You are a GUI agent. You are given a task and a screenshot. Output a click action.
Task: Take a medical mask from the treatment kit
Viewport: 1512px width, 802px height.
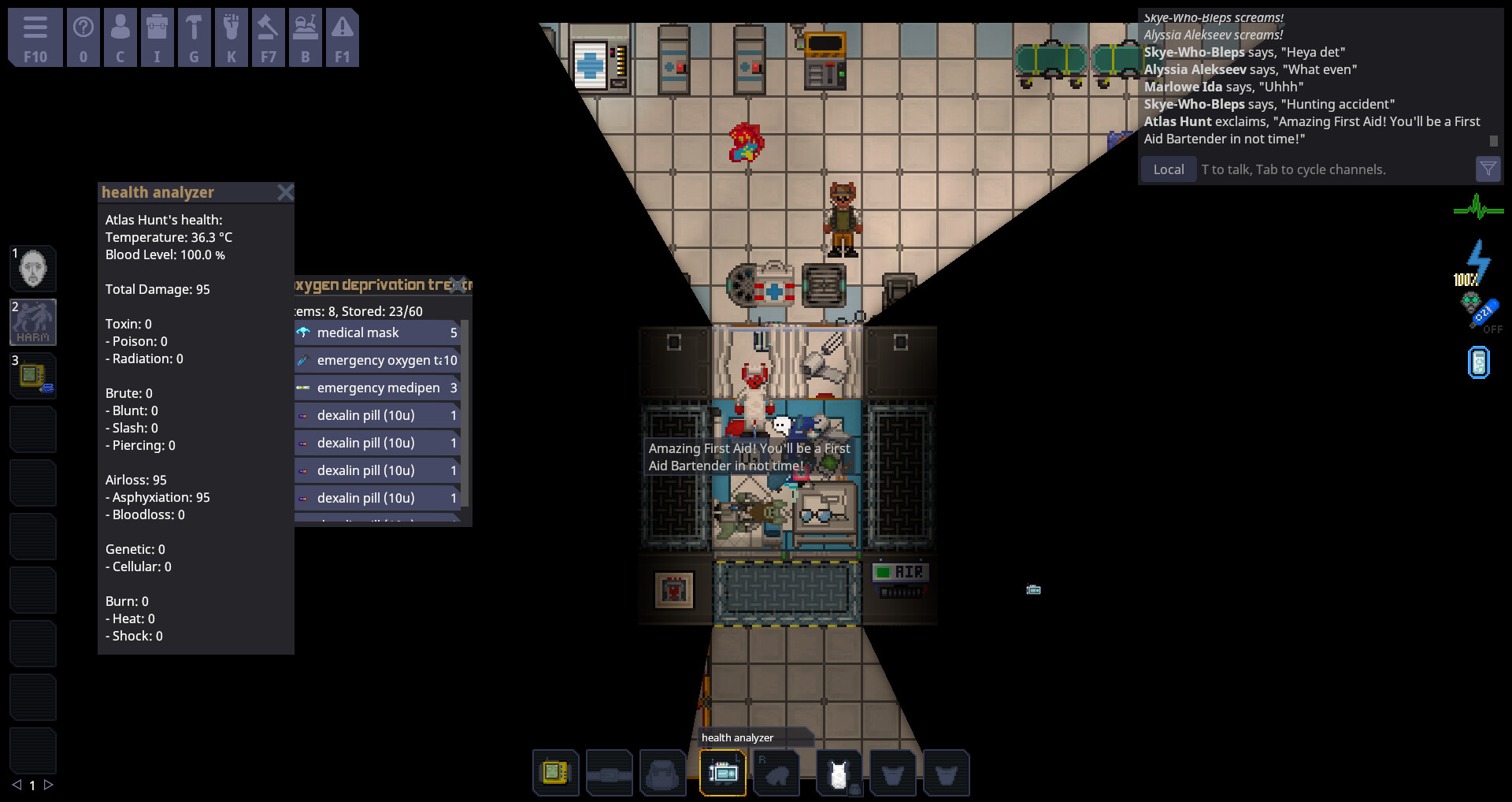click(x=370, y=332)
